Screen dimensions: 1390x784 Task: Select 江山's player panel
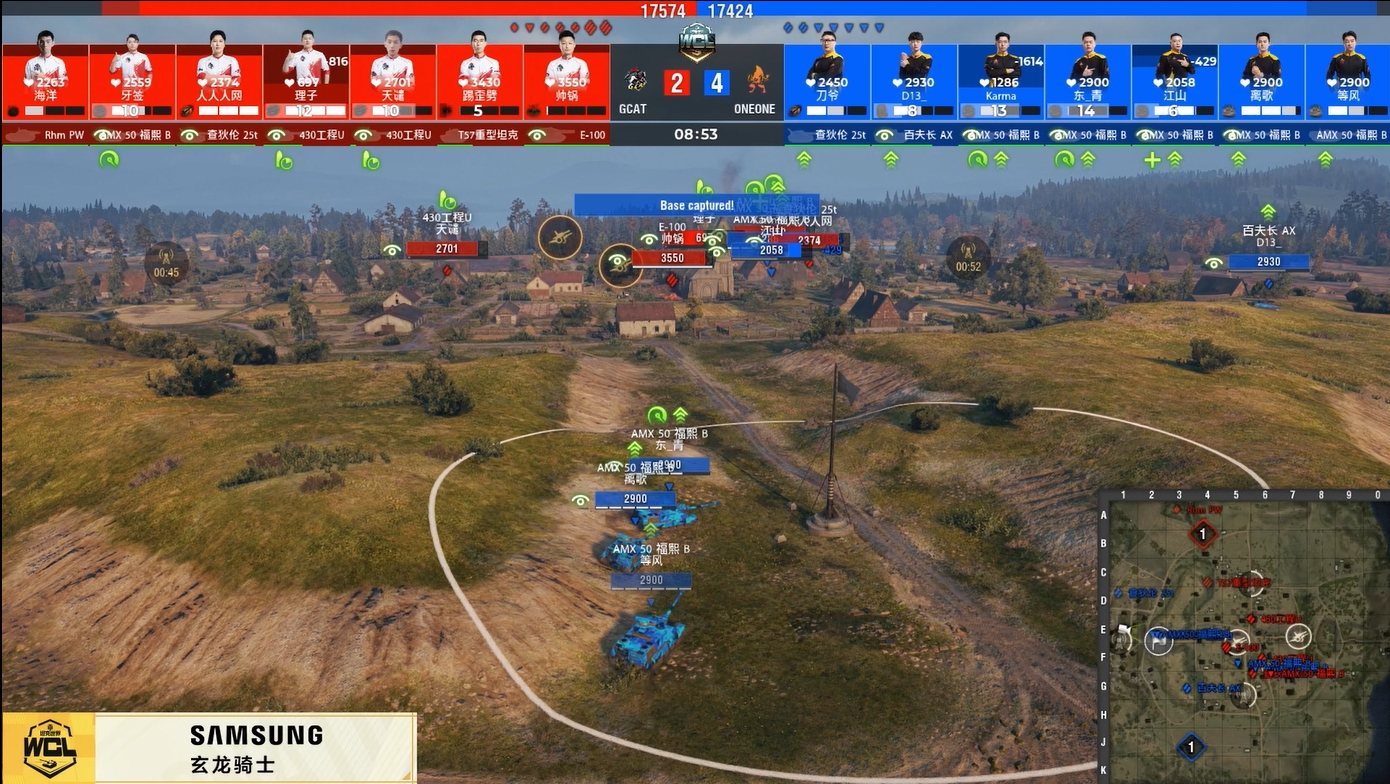point(1175,80)
